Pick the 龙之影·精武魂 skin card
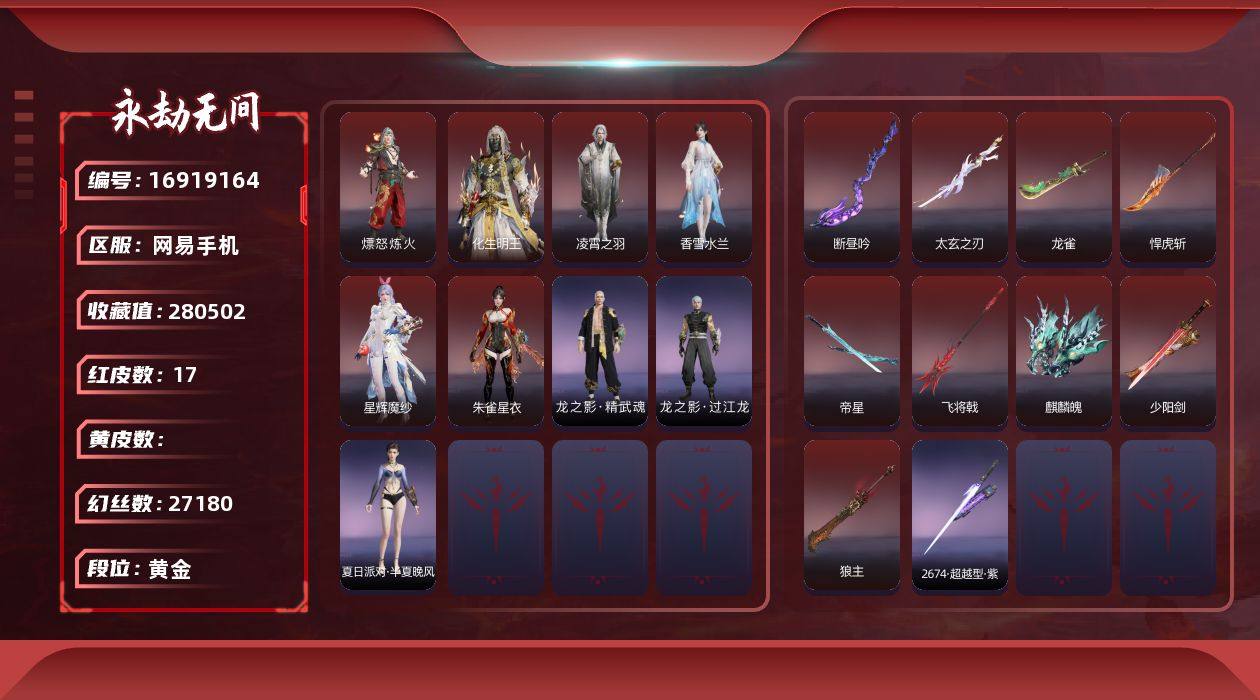This screenshot has width=1260, height=700. coord(600,350)
